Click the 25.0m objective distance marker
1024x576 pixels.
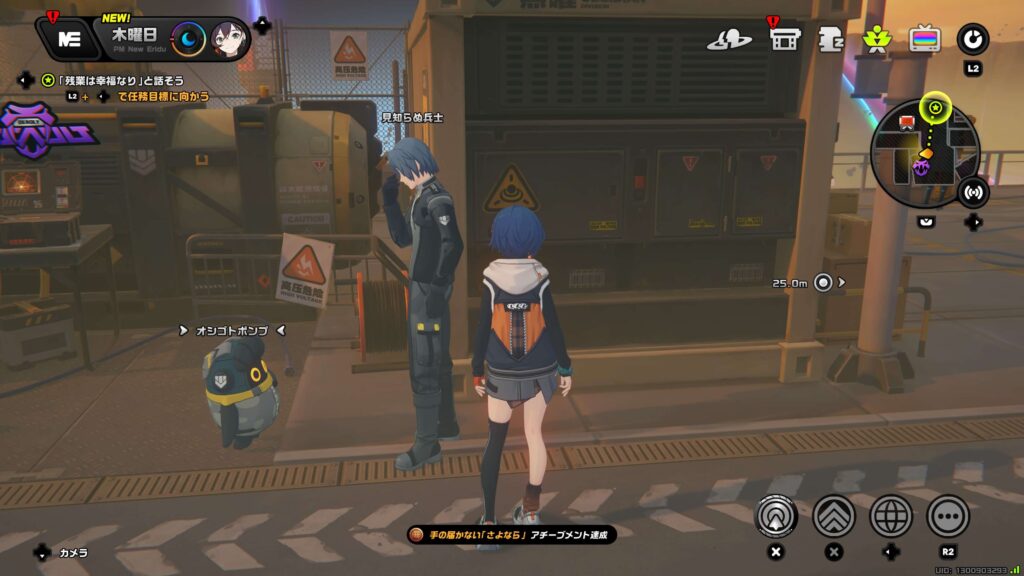[823, 283]
